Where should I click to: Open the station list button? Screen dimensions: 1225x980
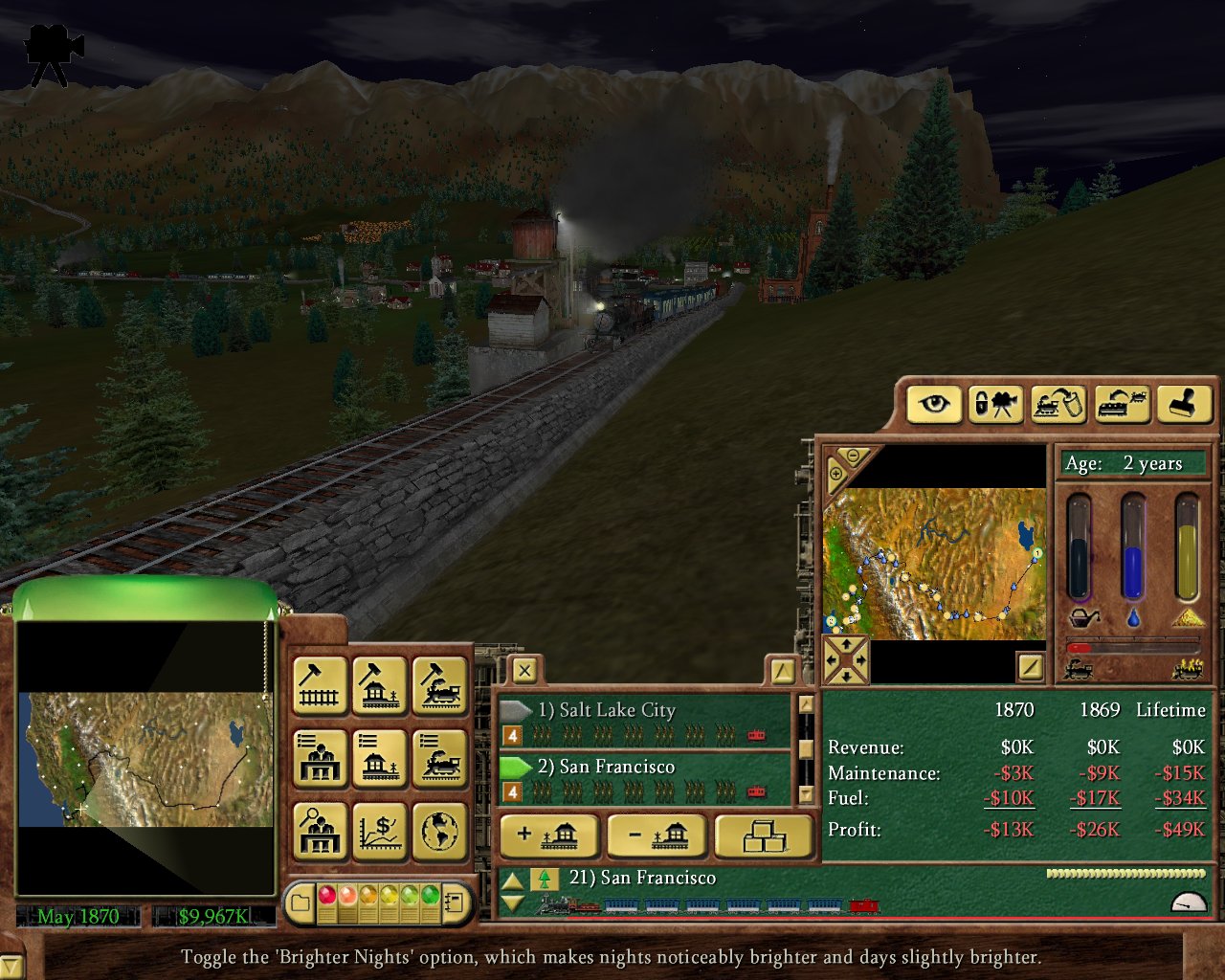[380, 758]
